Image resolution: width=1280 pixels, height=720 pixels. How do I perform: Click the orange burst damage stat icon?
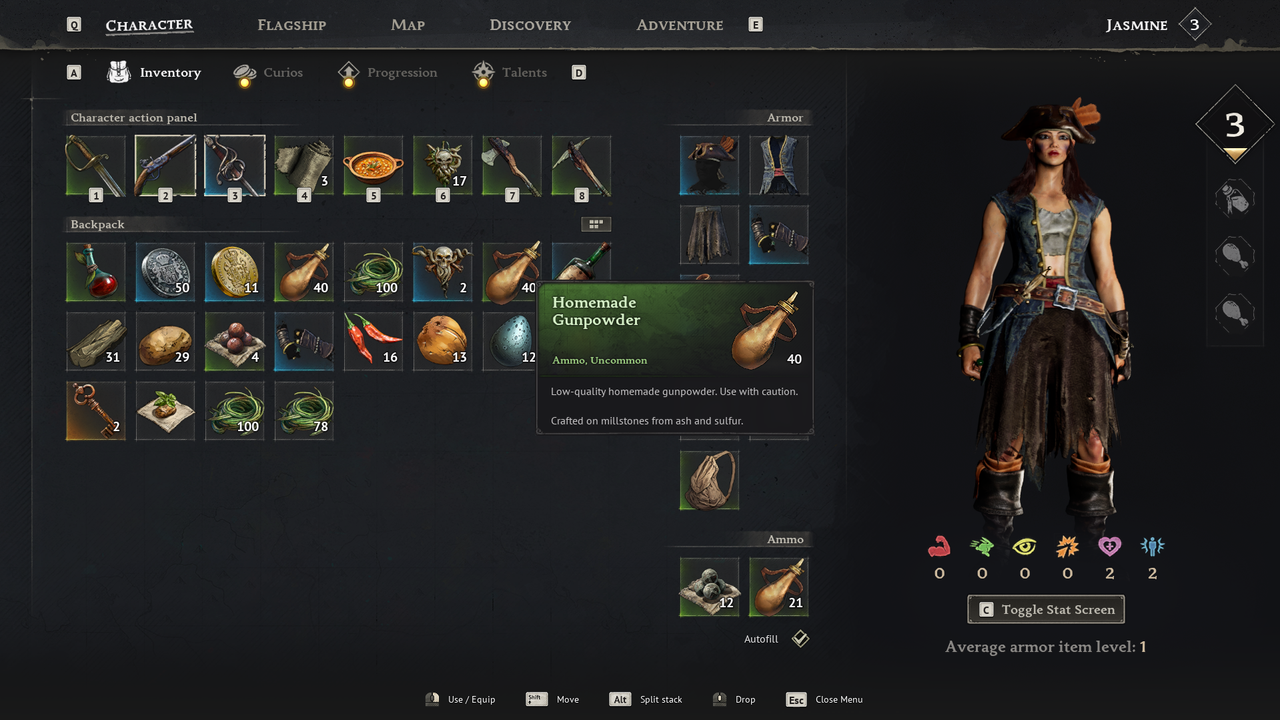(1067, 546)
